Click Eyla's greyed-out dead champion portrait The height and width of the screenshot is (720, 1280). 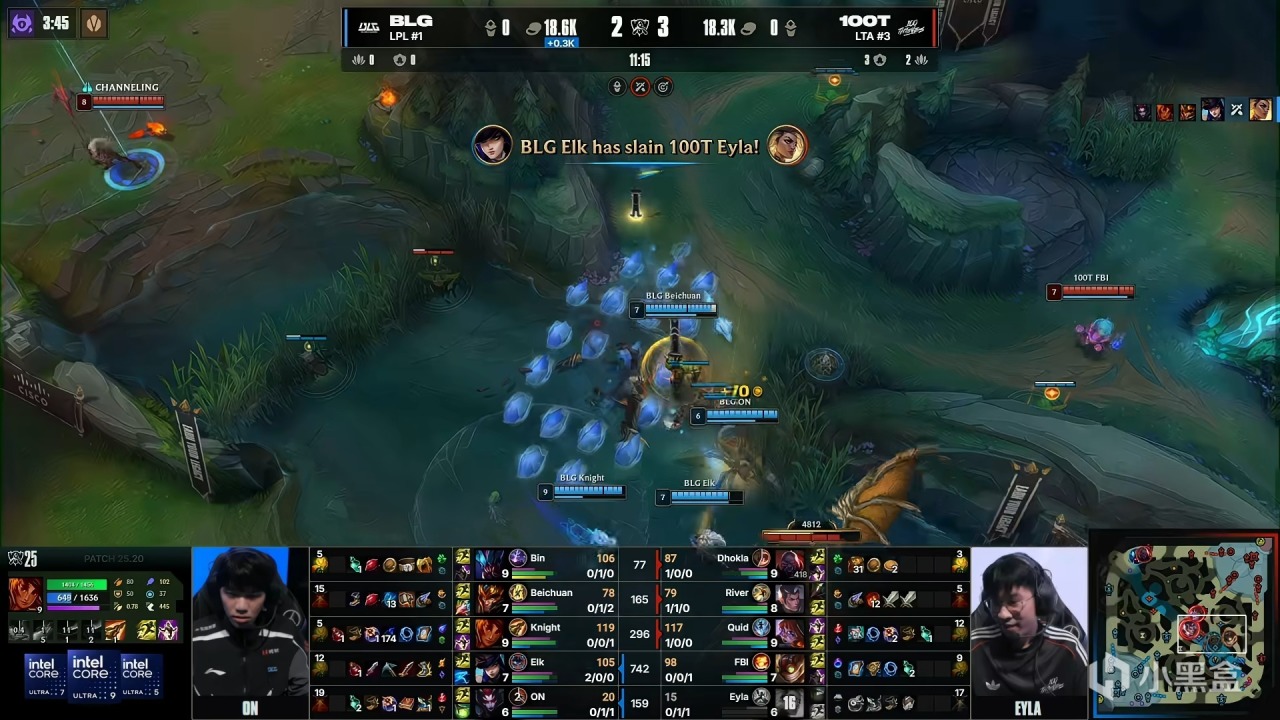[x=790, y=702]
